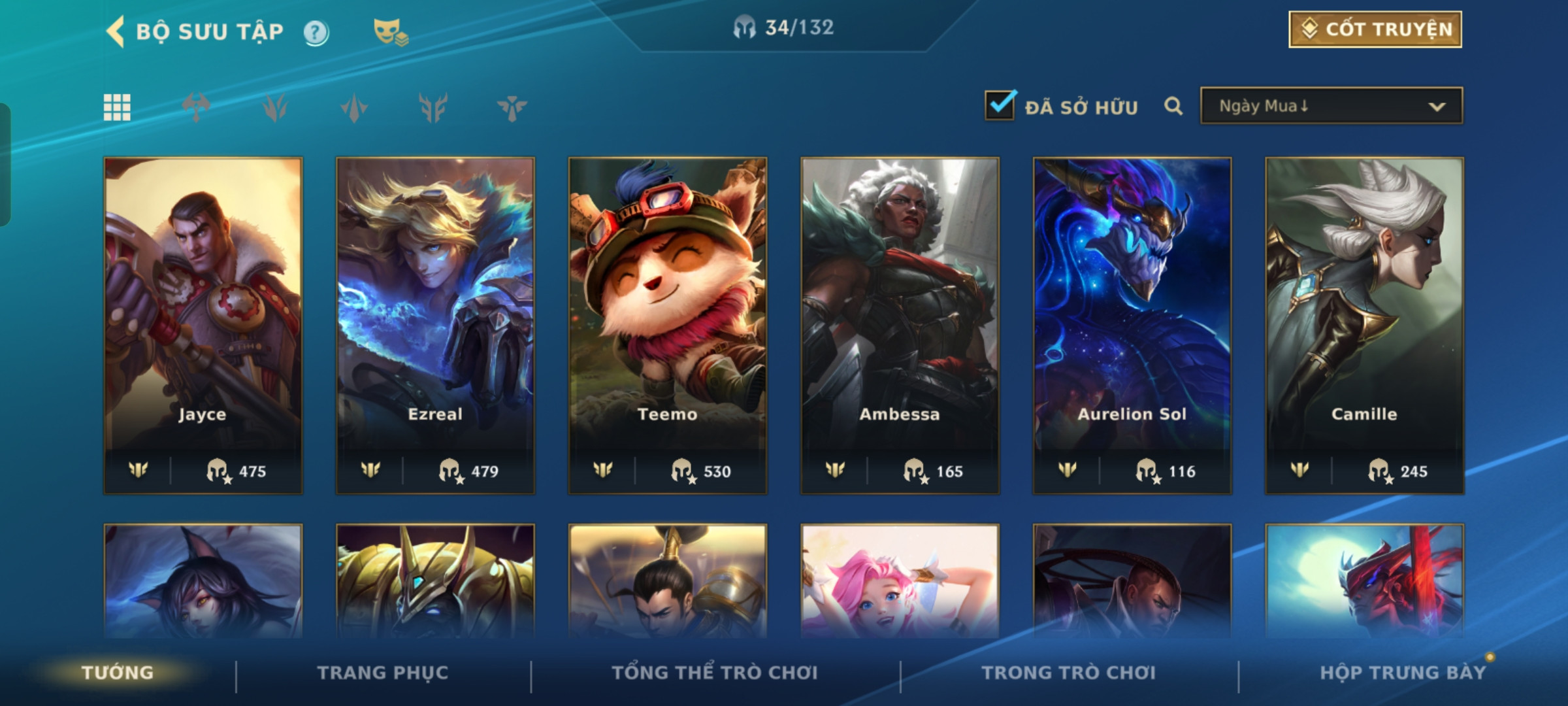Click the magnifying glass search icon
This screenshot has width=1568, height=706.
point(1173,106)
